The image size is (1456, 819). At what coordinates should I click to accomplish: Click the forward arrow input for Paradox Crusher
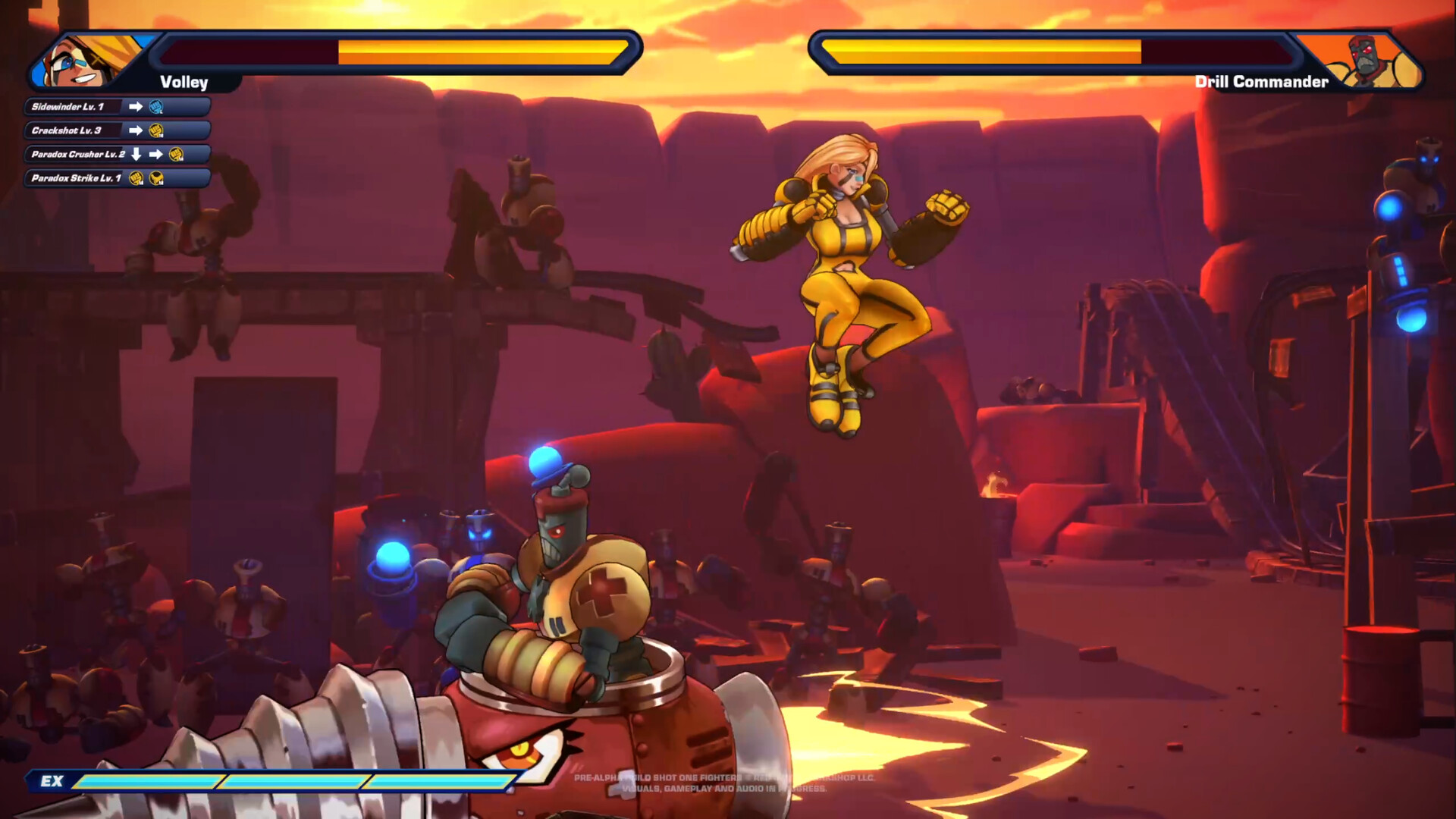(156, 155)
